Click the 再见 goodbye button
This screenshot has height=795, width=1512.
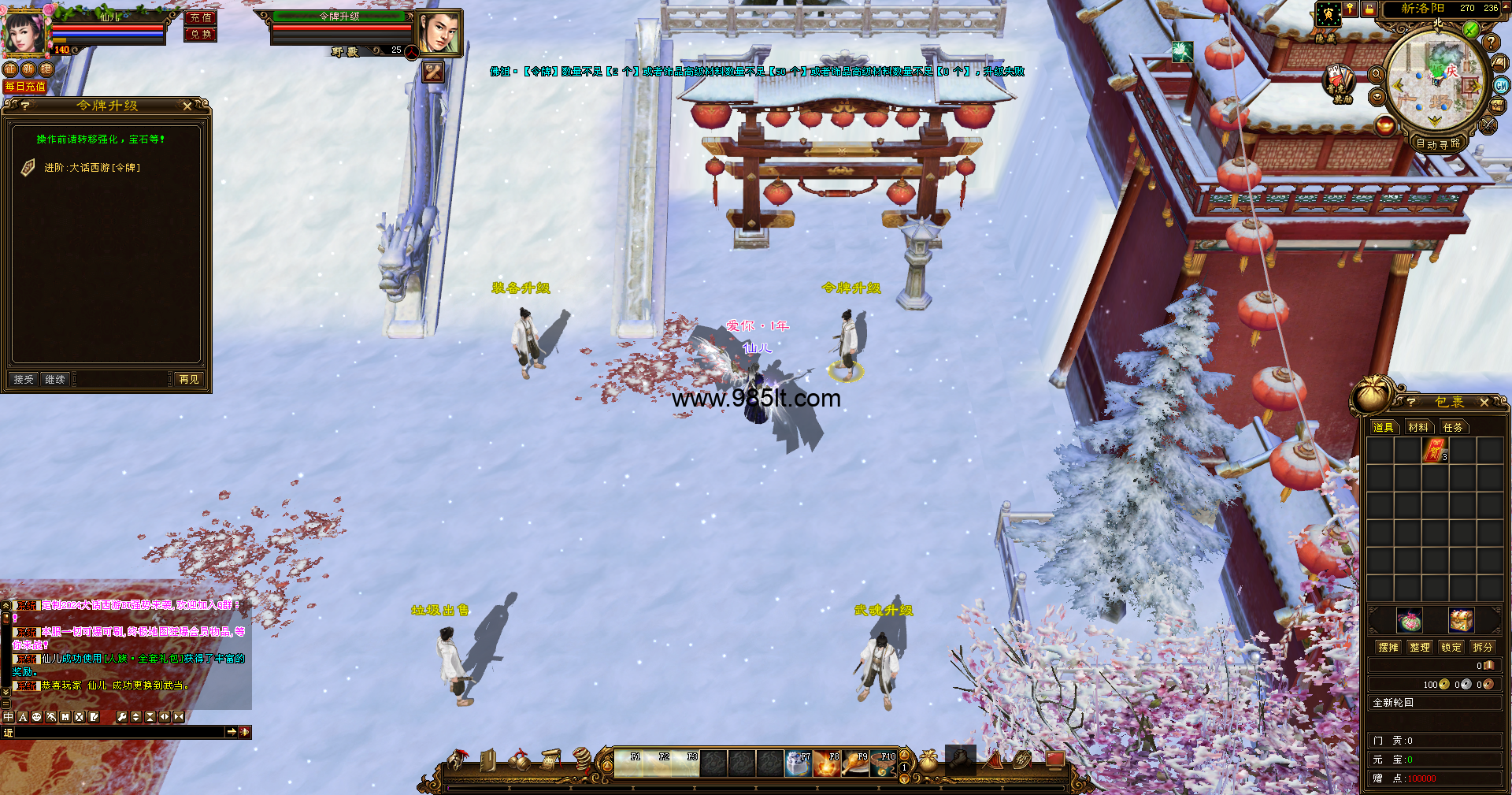point(189,380)
